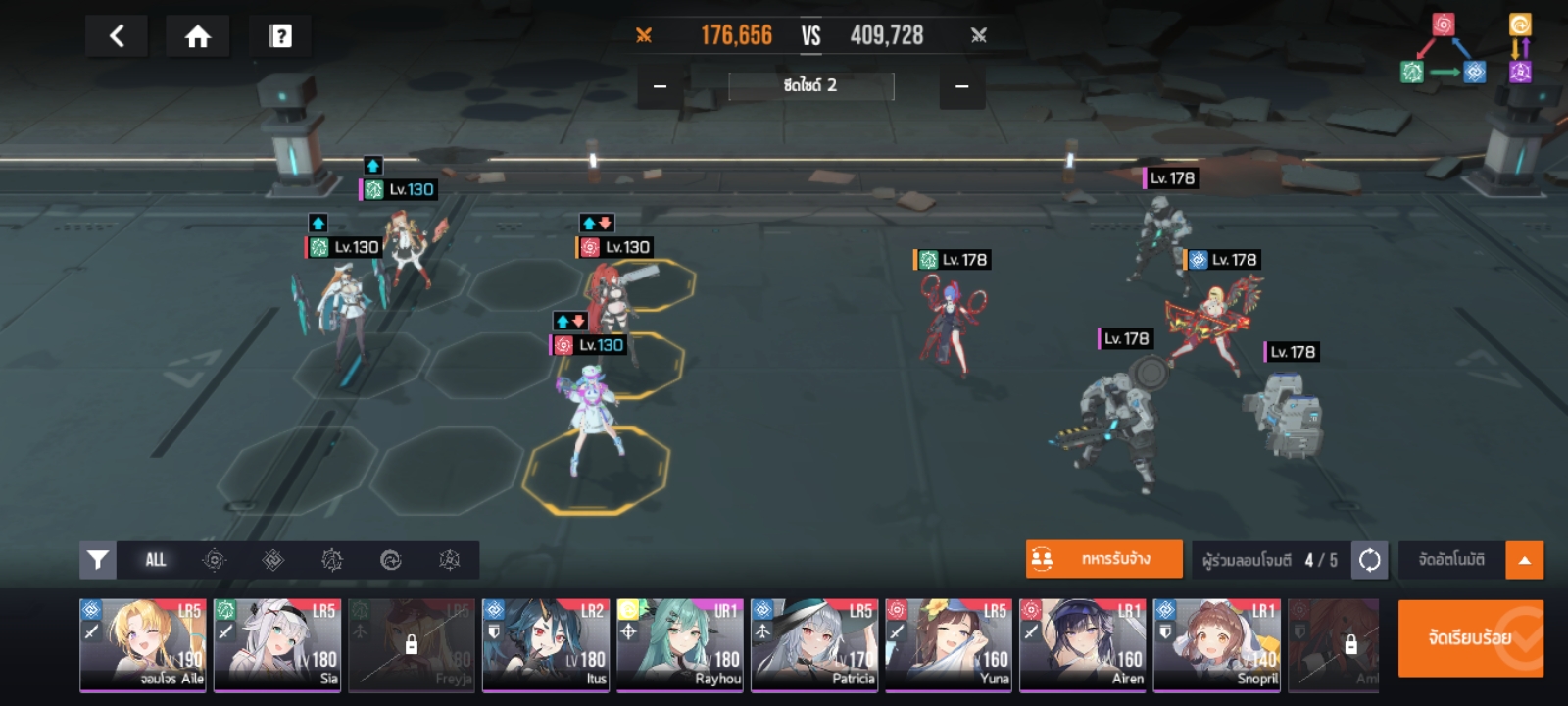Toggle the character filter funnel
1568x706 pixels.
click(x=98, y=560)
